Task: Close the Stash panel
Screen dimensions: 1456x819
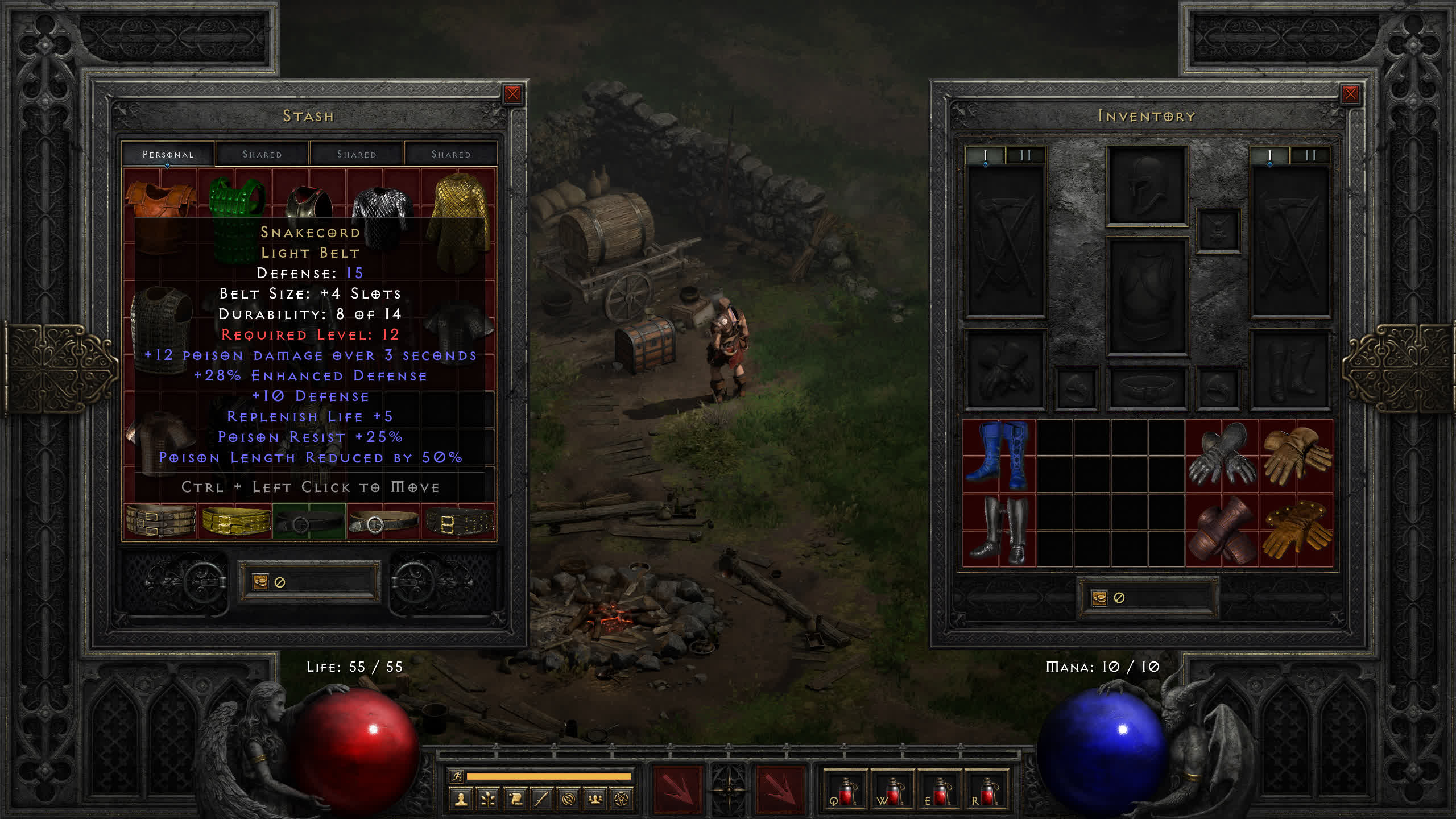Action: coord(512,94)
